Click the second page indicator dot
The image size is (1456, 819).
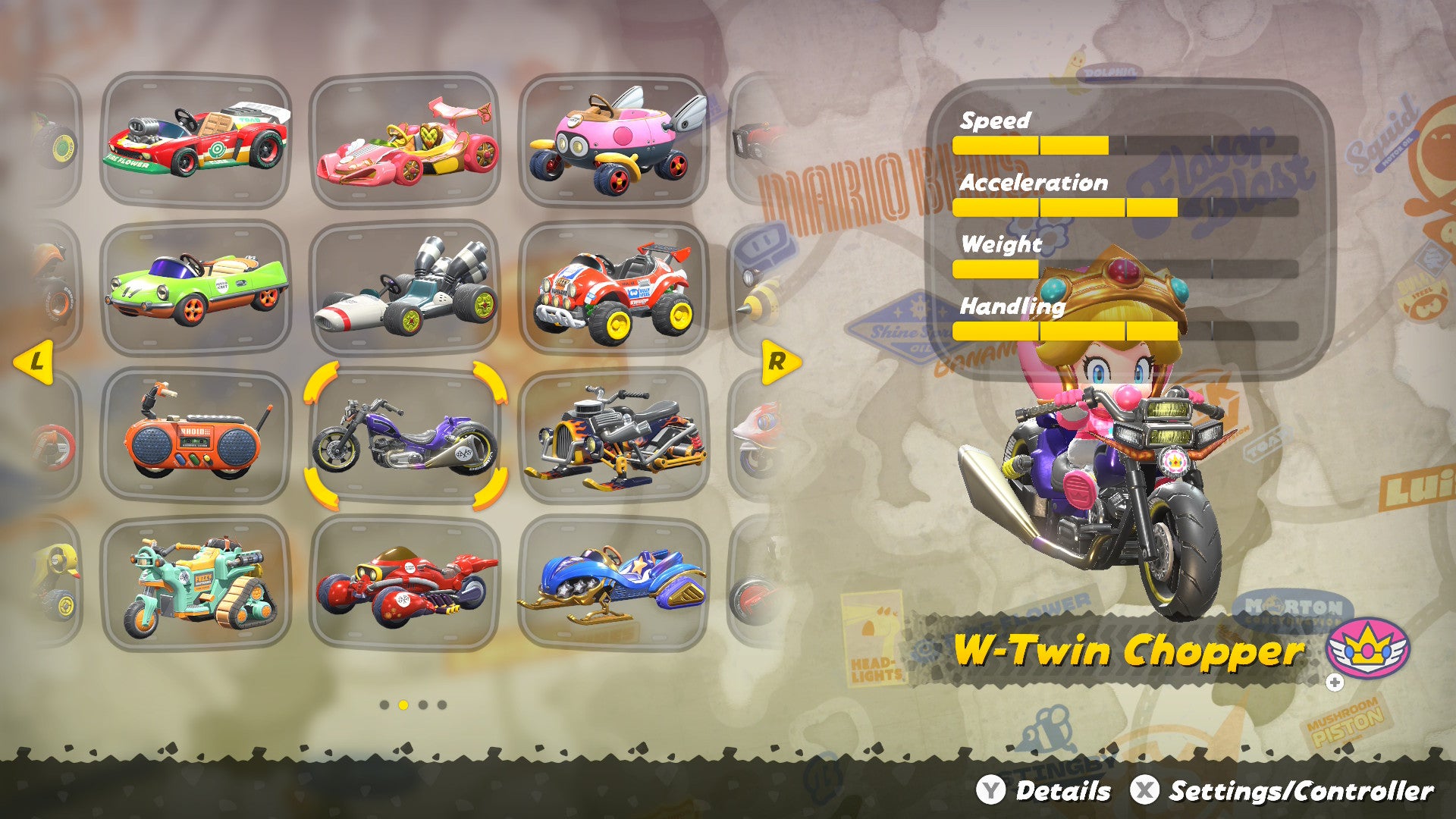point(403,703)
